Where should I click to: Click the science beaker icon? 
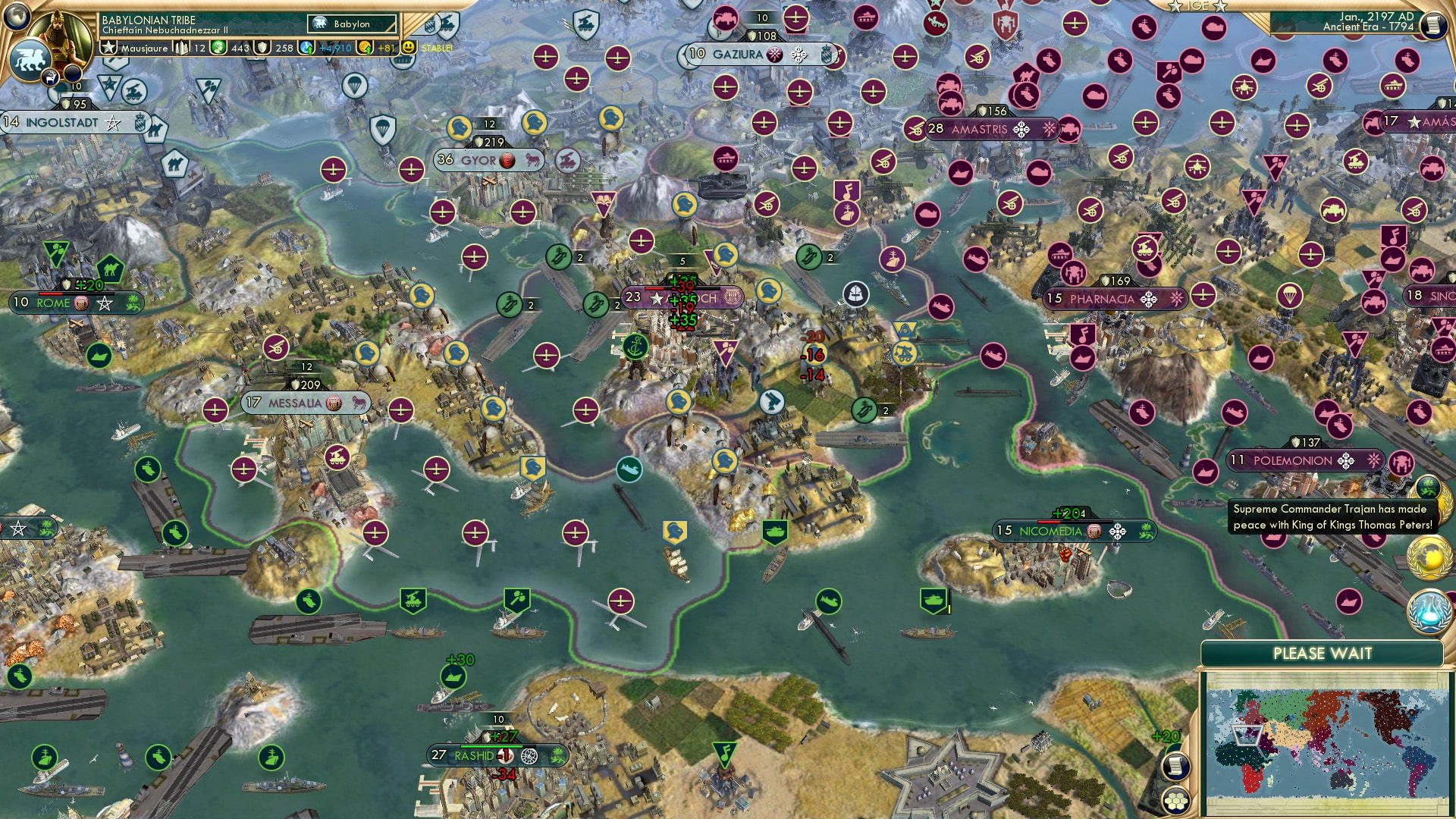click(x=307, y=48)
